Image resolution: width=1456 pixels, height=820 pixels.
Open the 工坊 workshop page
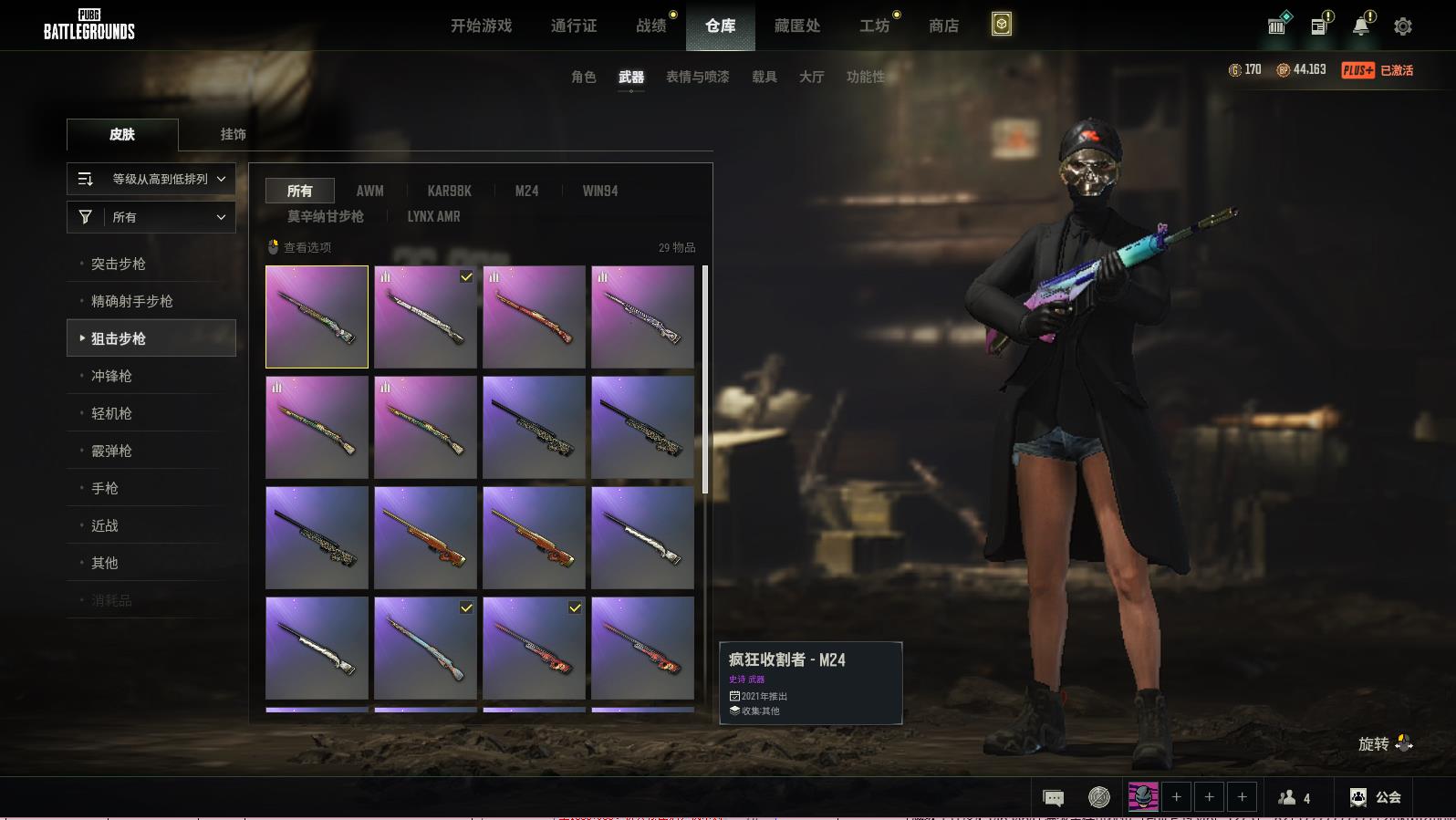874,26
